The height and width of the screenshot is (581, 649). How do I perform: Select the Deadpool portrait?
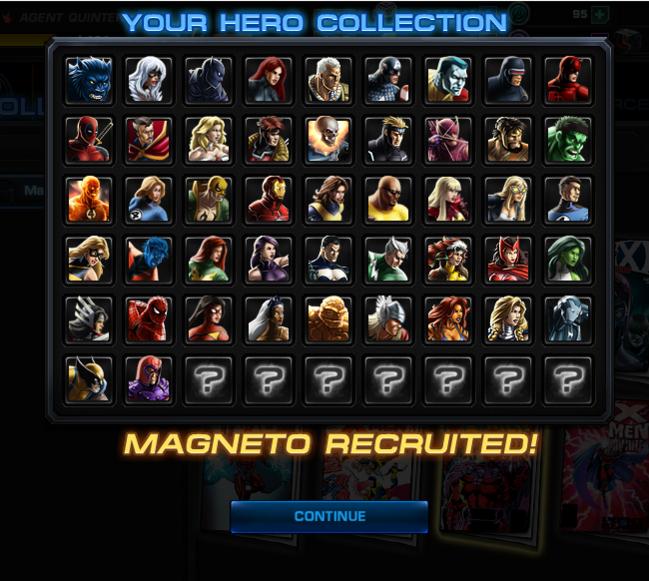click(x=88, y=139)
